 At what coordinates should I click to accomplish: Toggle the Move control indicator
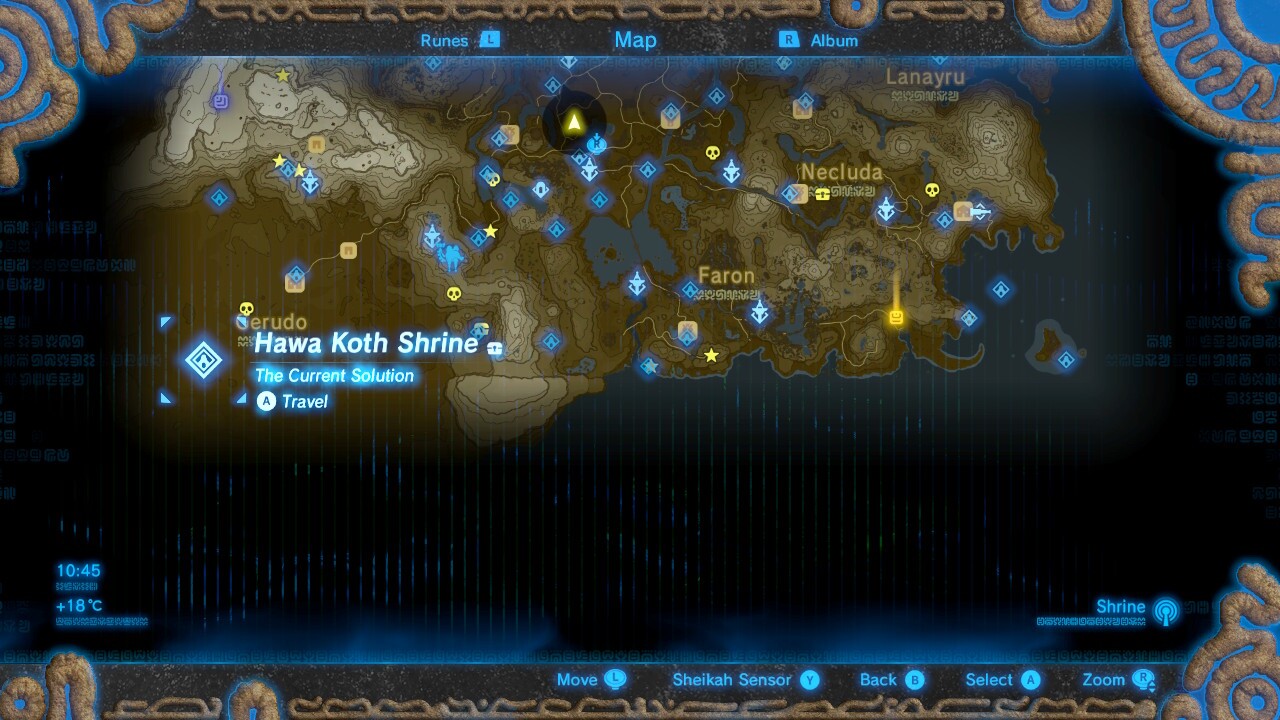pos(591,680)
